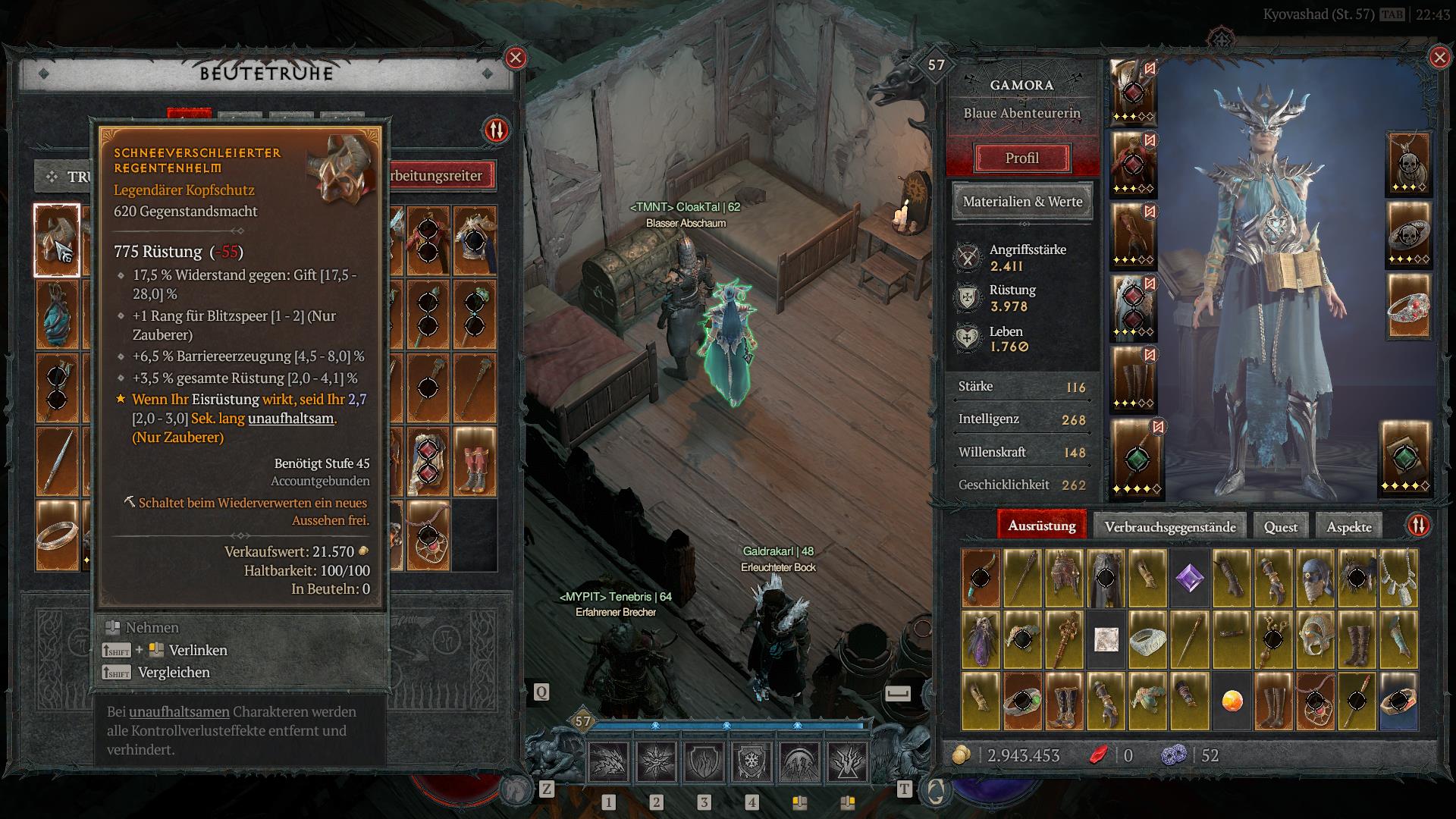Screen dimensions: 1456x819
Task: Close the character inventory panel
Action: coord(1439,58)
